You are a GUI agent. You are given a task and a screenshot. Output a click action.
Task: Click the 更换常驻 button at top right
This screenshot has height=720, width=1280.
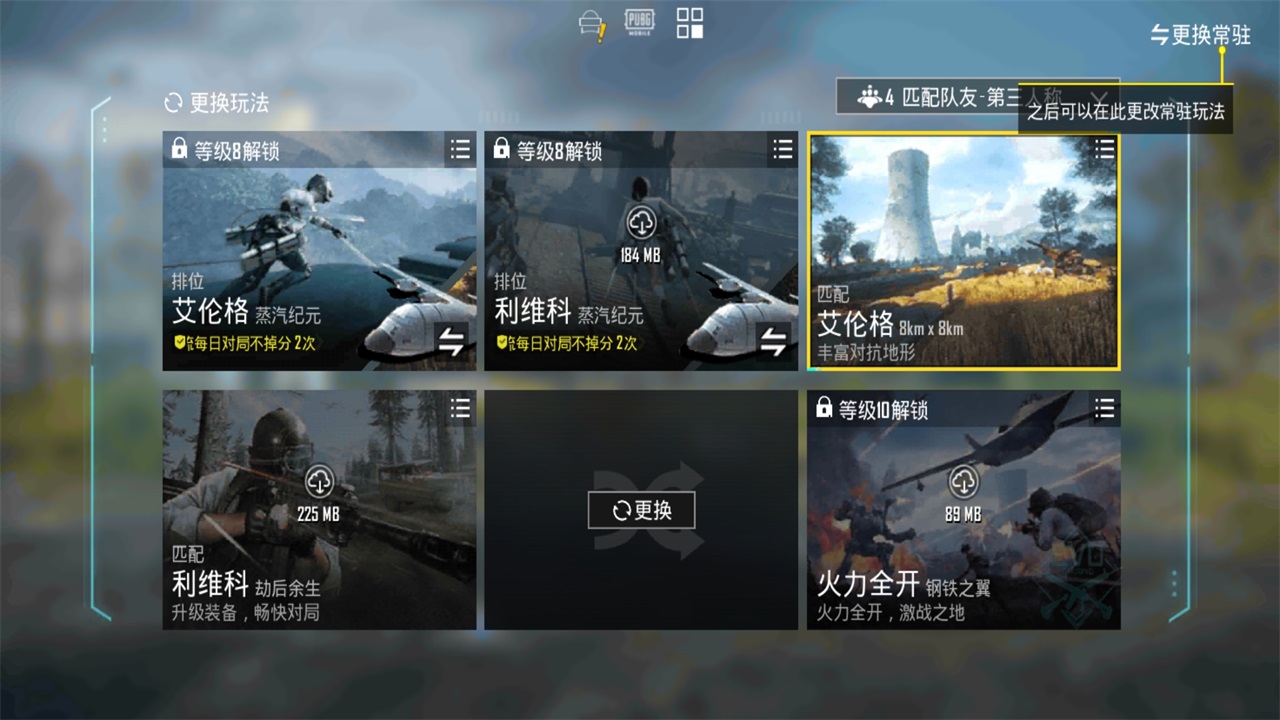pos(1200,34)
